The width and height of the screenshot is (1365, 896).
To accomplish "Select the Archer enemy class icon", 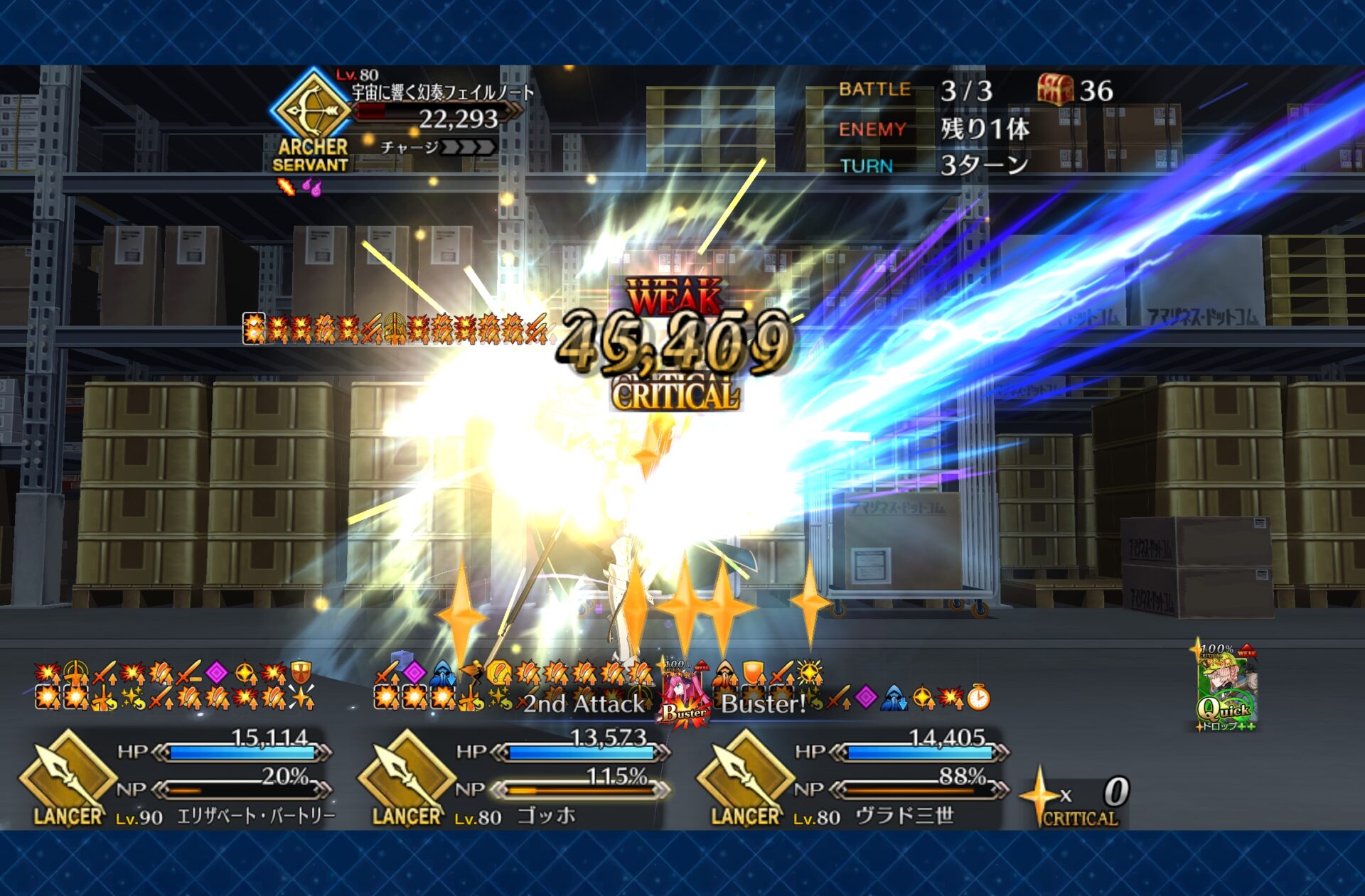I will [x=311, y=110].
